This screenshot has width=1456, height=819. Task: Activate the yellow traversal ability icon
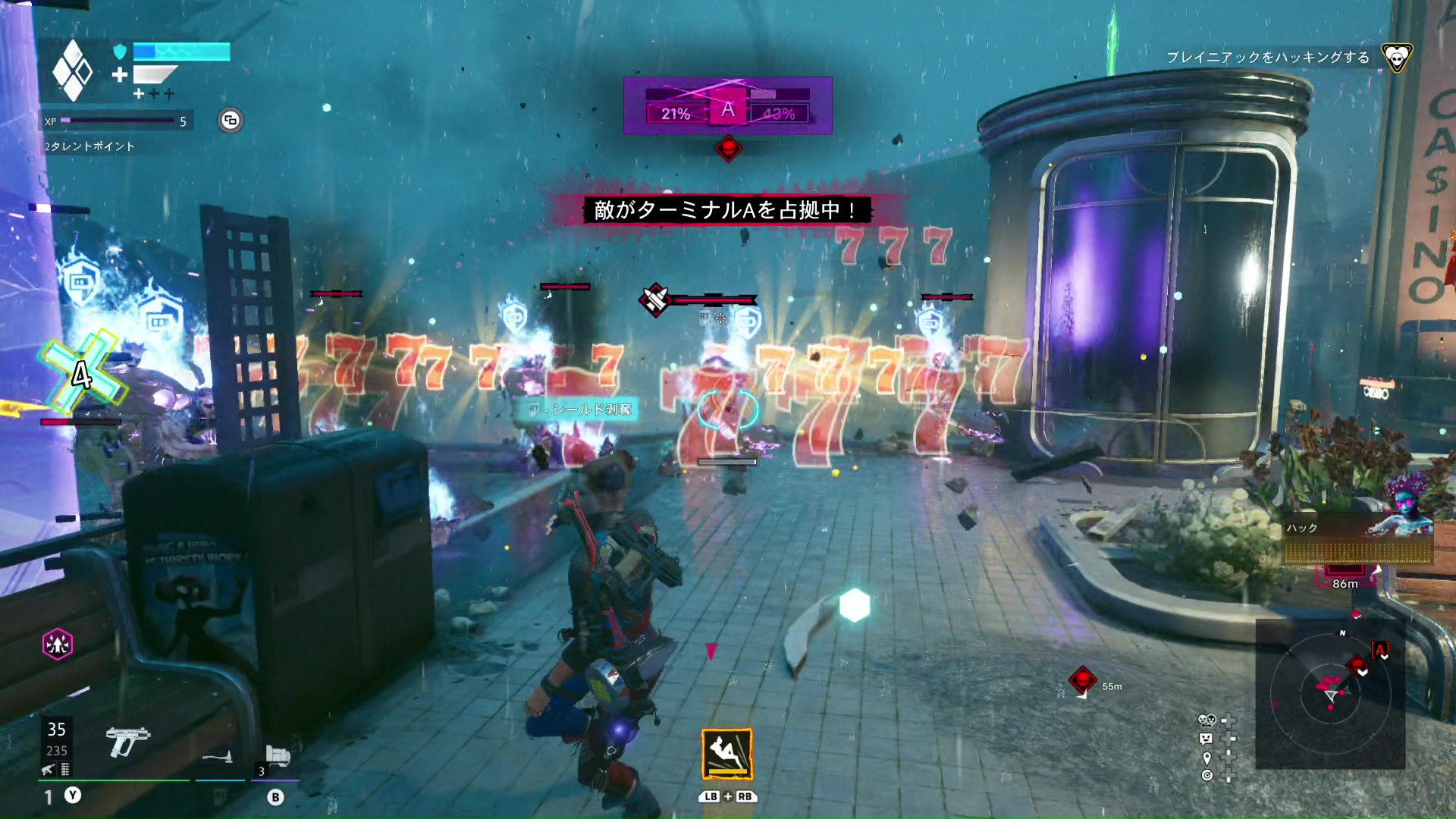pyautogui.click(x=727, y=754)
